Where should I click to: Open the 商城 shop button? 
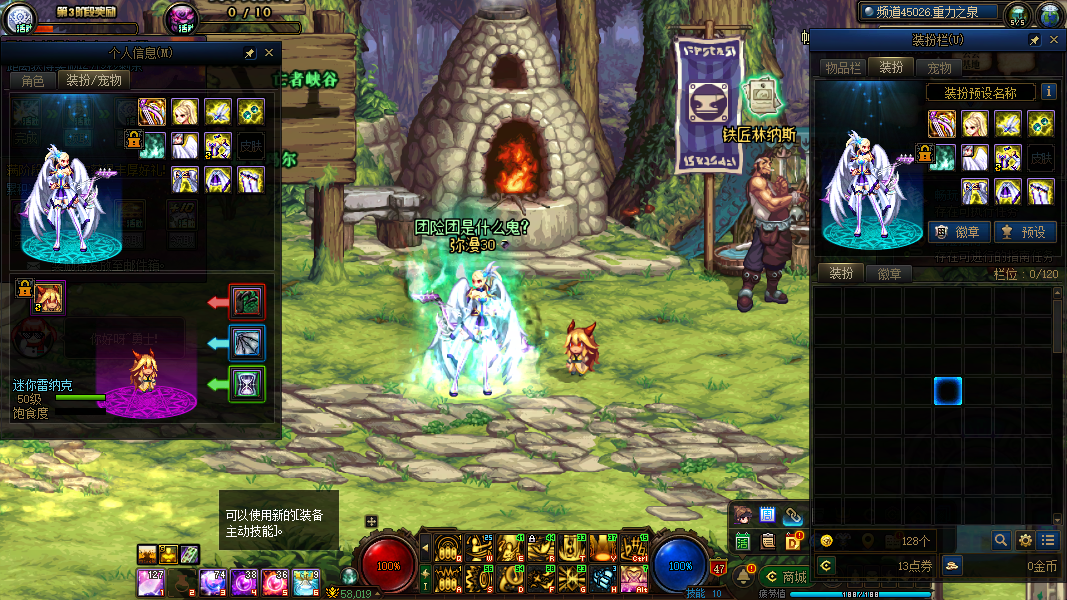(x=786, y=577)
